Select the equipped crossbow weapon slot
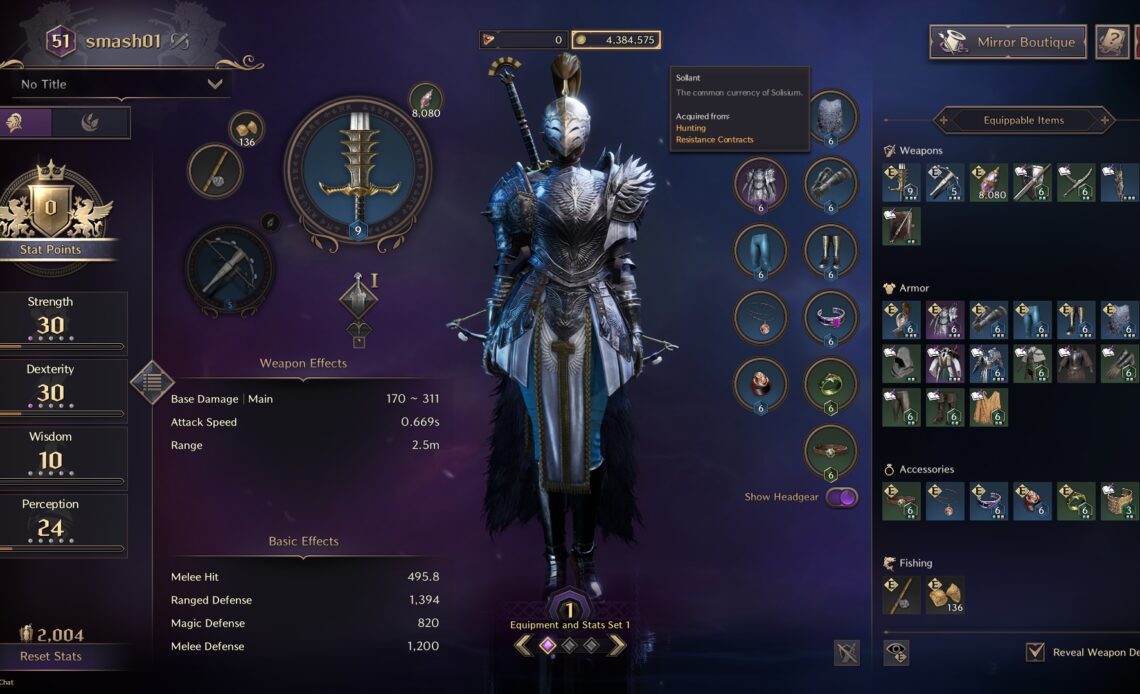Image resolution: width=1140 pixels, height=694 pixels. click(x=229, y=269)
